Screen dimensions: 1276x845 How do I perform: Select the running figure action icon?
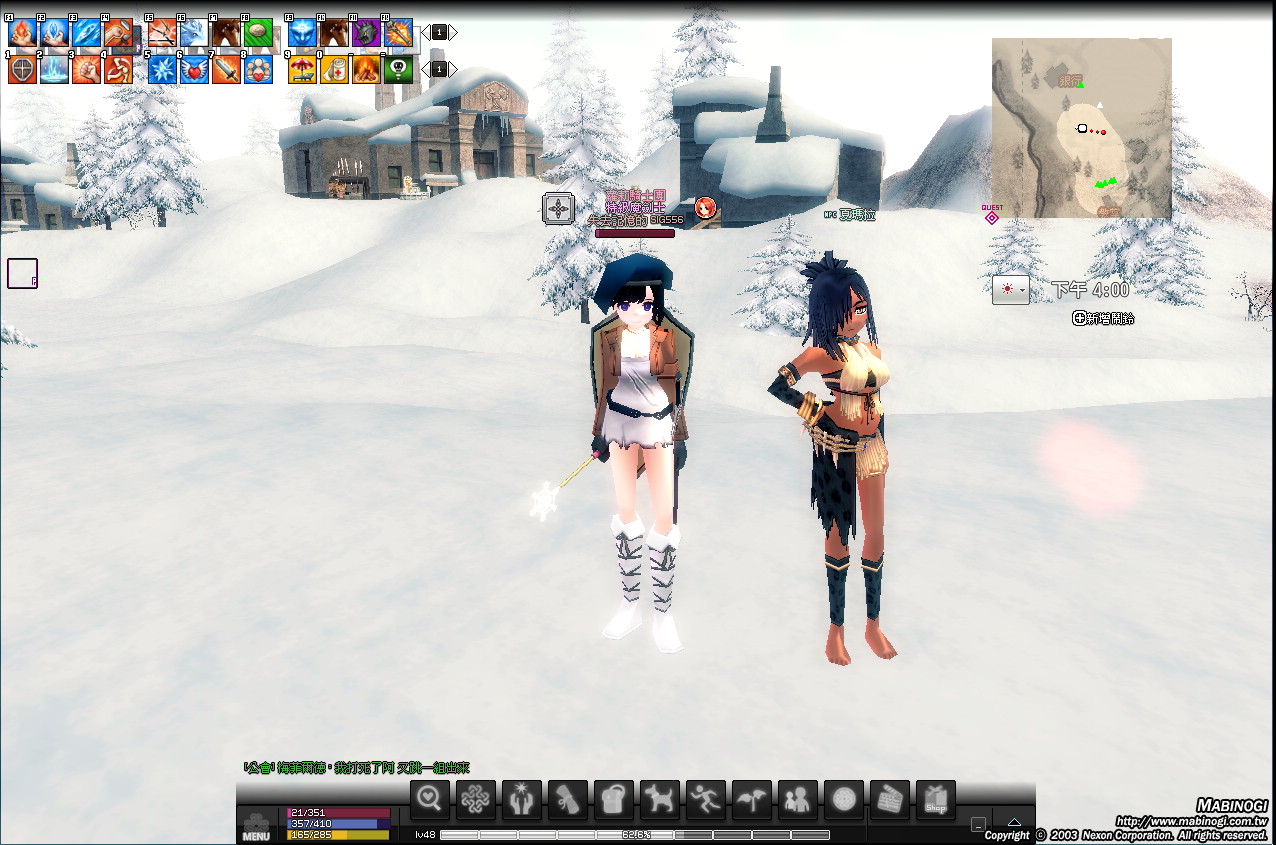(705, 799)
